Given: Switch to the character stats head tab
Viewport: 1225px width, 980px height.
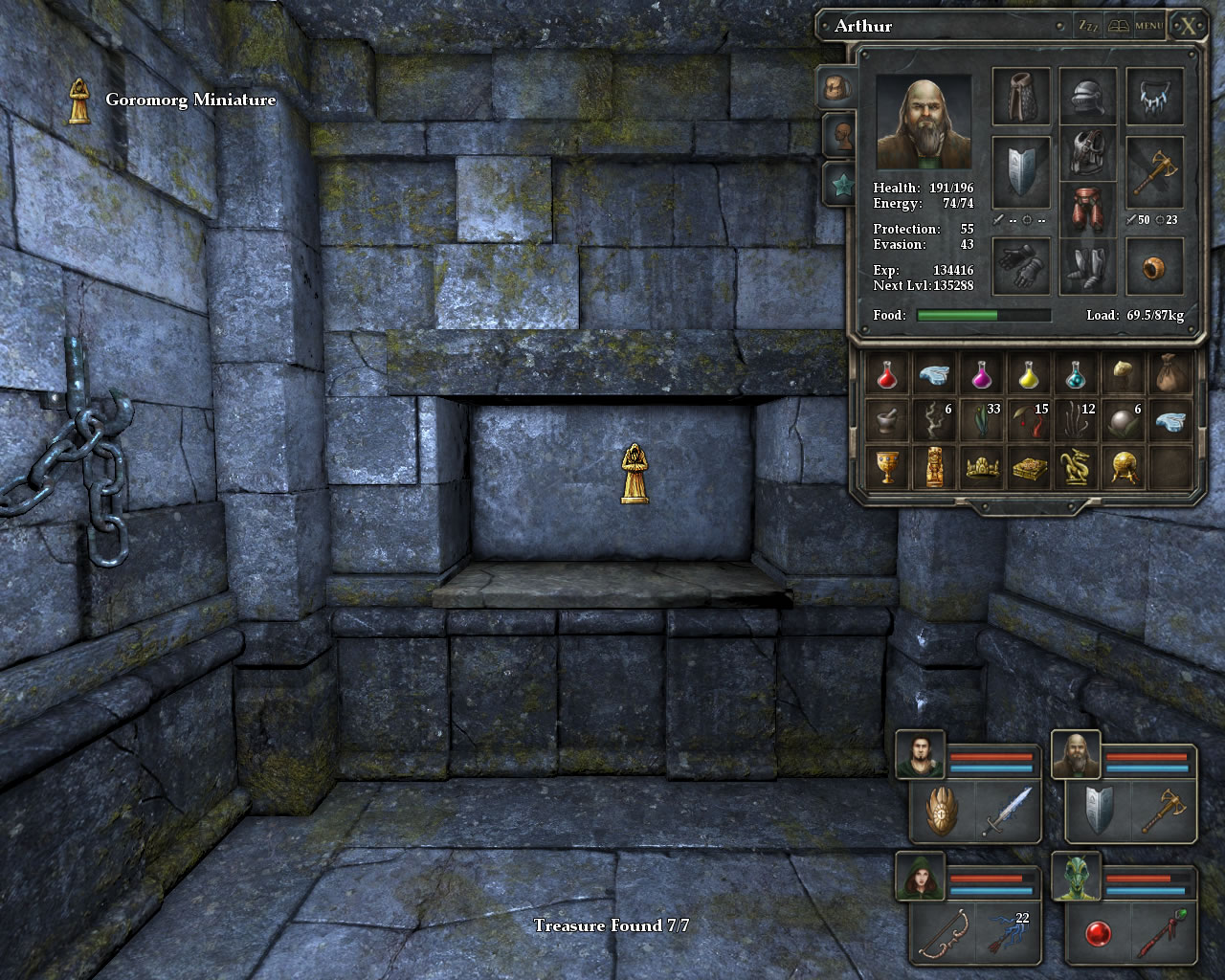Looking at the screenshot, I should click(839, 136).
